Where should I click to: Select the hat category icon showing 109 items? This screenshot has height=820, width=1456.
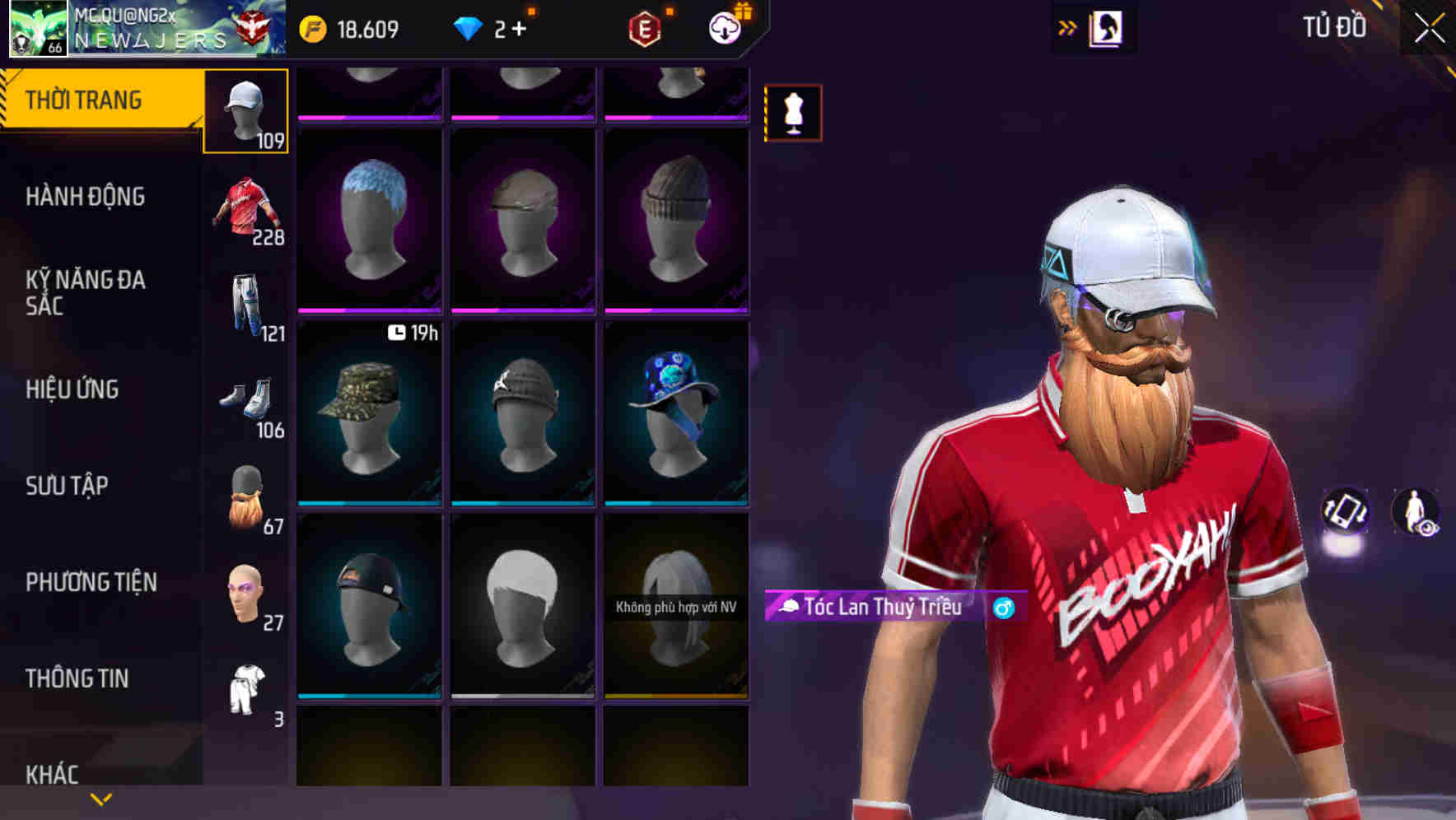245,108
